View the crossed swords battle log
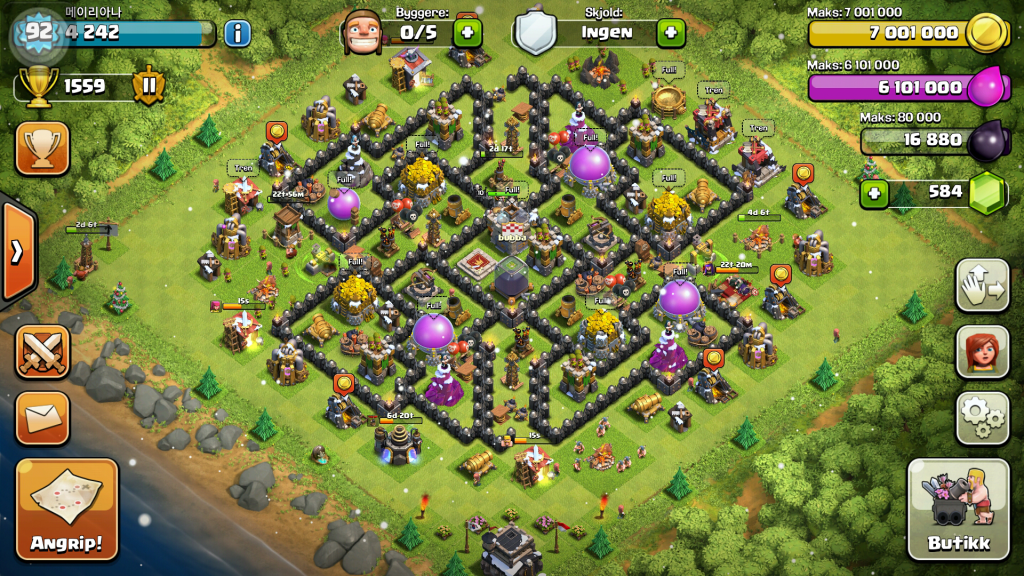 coord(42,351)
